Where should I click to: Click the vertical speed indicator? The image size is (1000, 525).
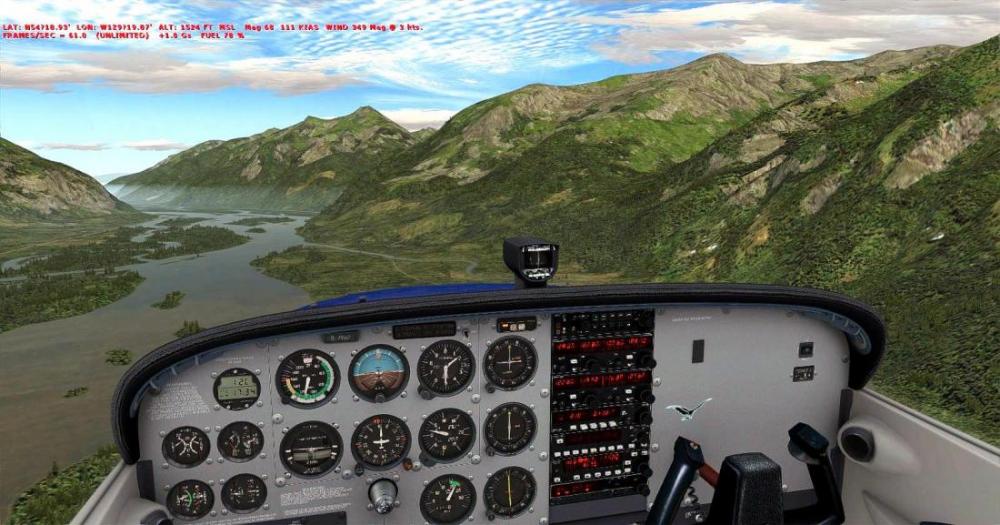coord(447,435)
